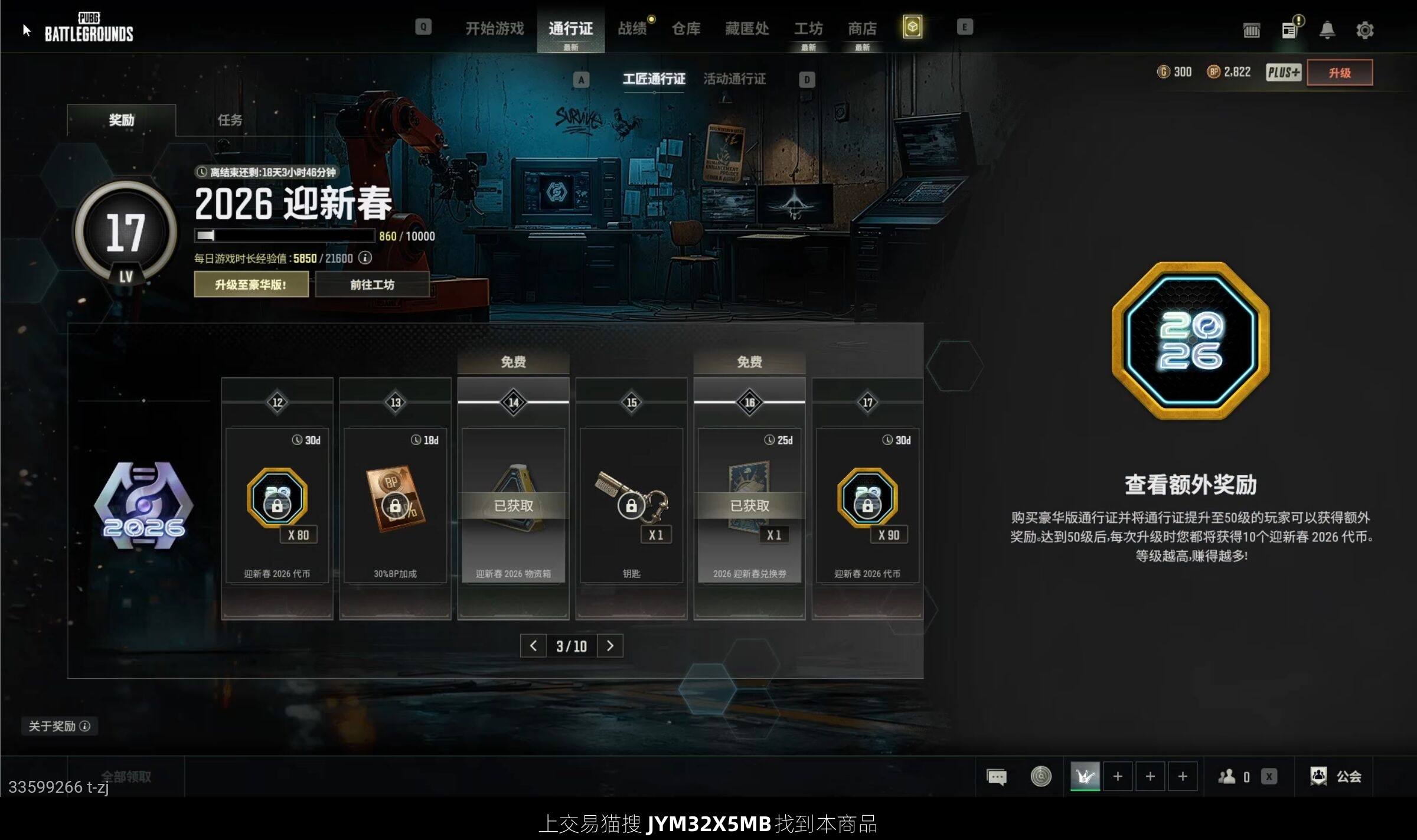Open the 藏匿处 hideout menu

point(747,28)
